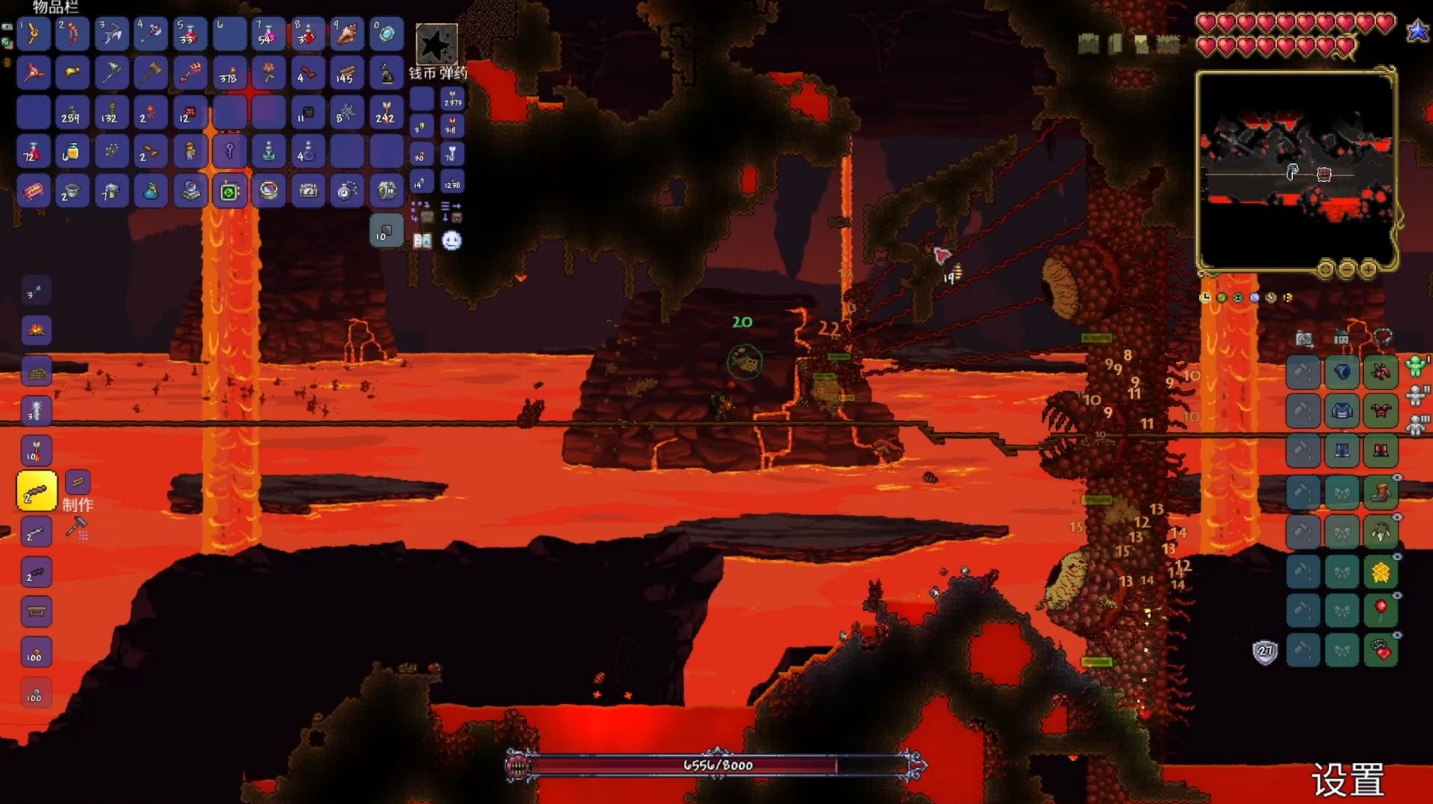Zoom out the minimap with the minus button
This screenshot has width=1433, height=804.
(x=1347, y=269)
